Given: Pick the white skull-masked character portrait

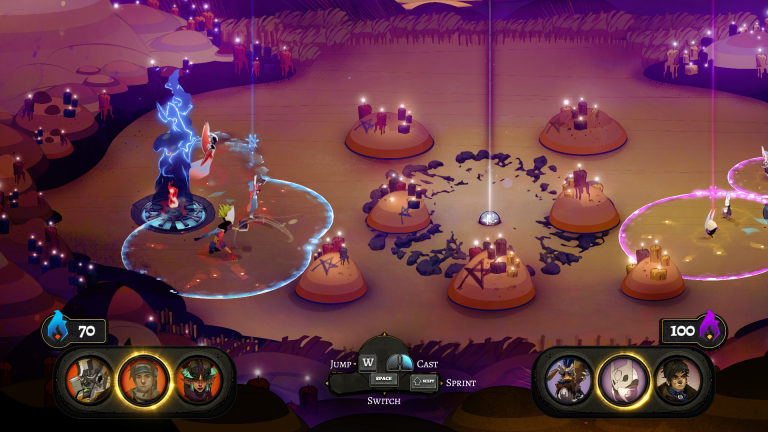Looking at the screenshot, I should click(x=623, y=381).
